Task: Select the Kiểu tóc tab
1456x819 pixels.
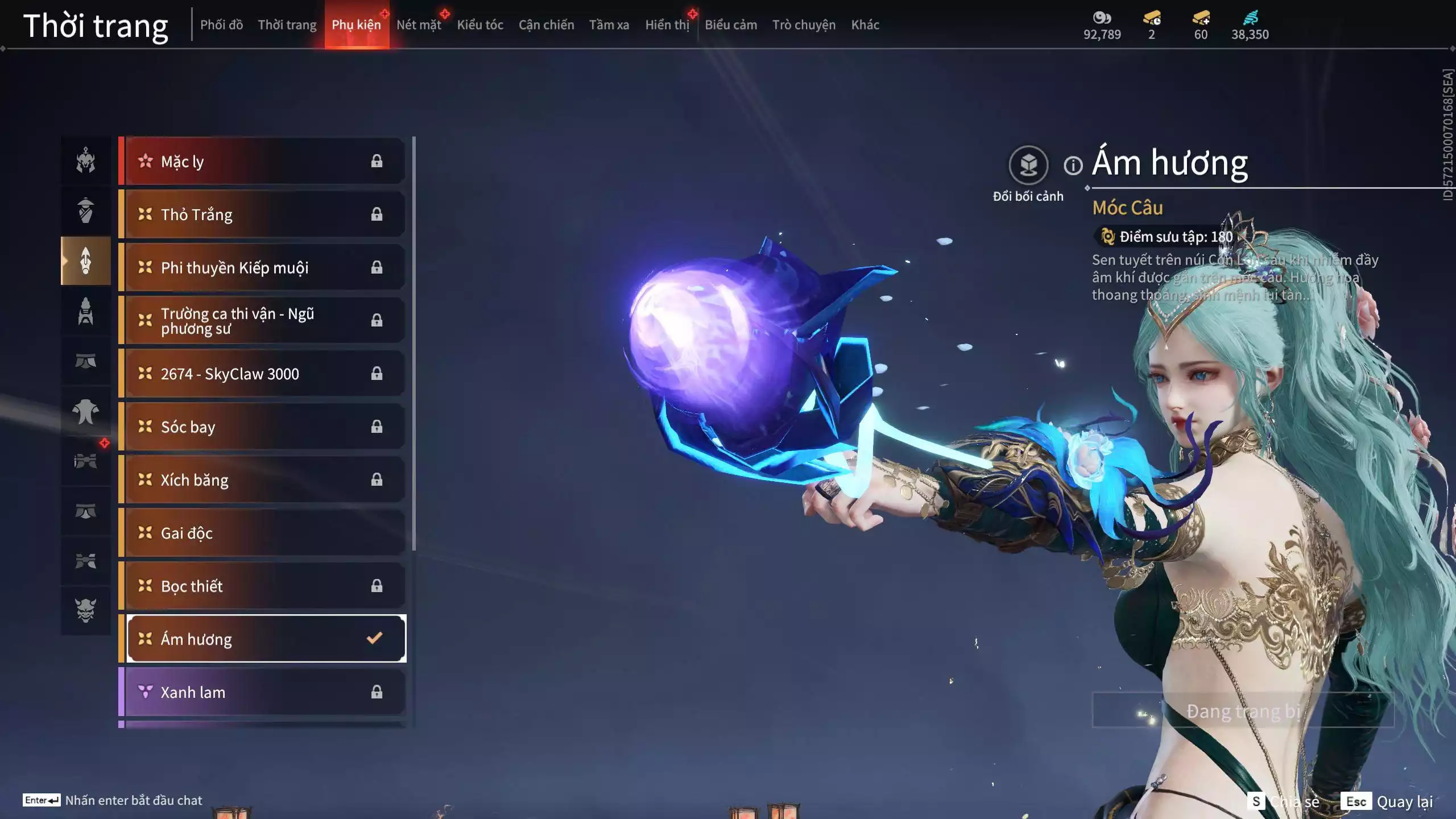Action: [480, 25]
